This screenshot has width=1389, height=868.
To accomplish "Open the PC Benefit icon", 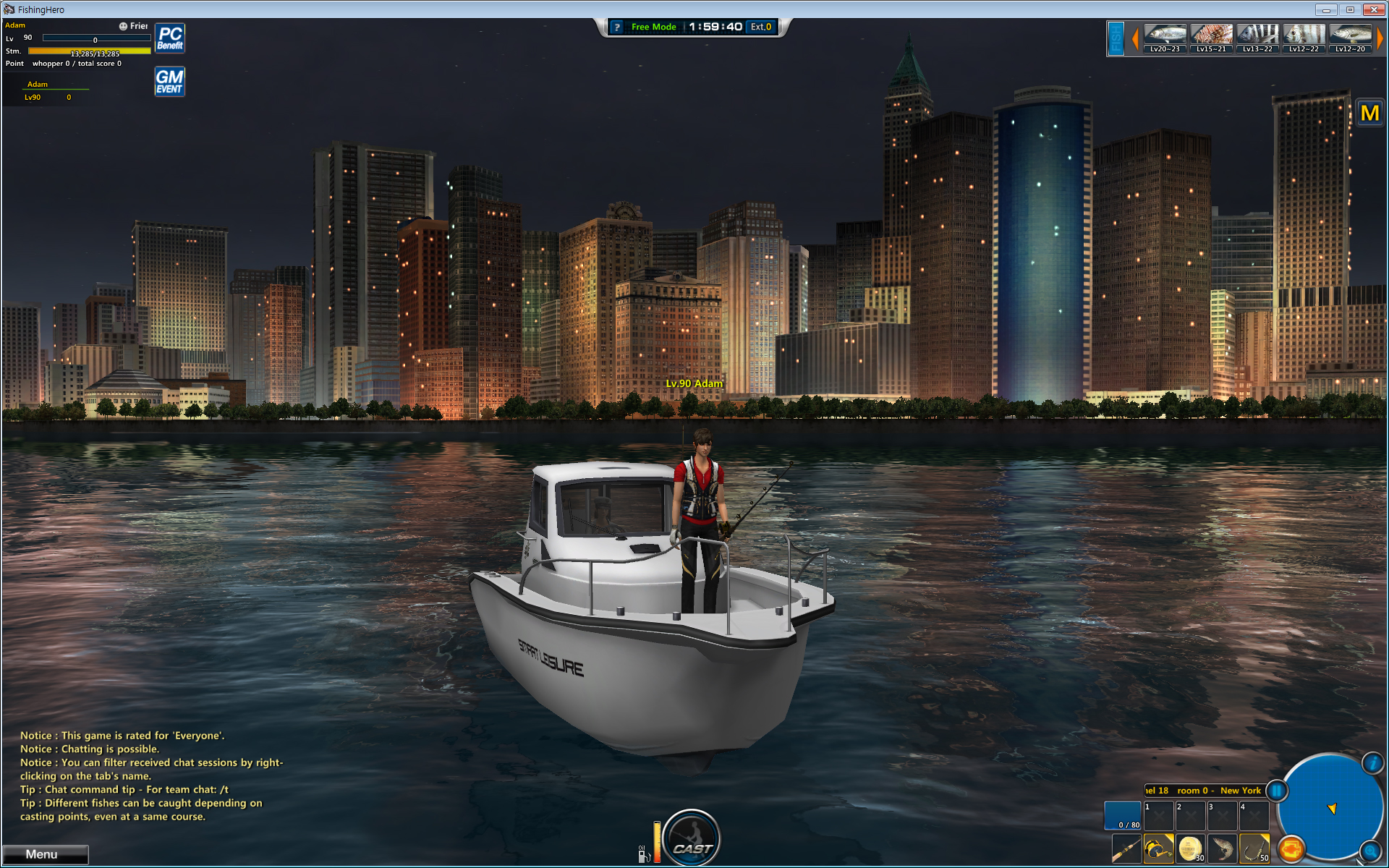I will tap(170, 38).
